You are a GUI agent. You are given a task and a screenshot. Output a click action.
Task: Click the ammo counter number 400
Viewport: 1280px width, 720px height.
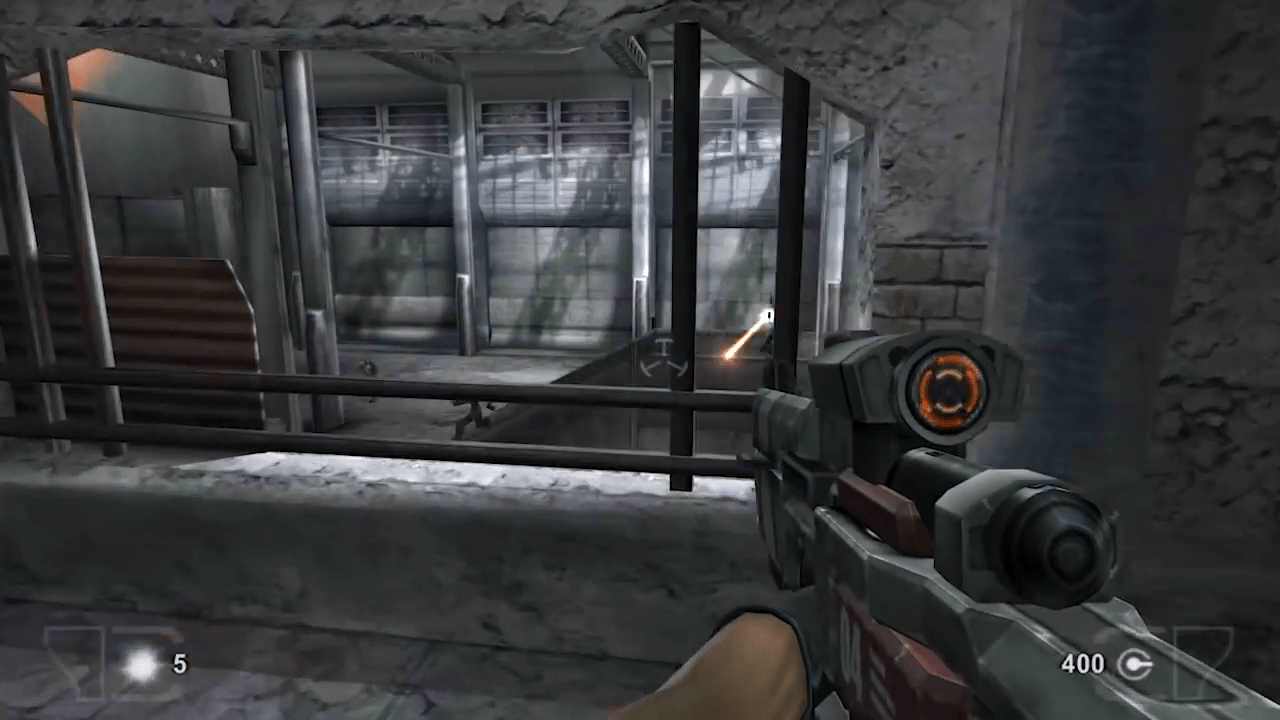(x=1083, y=663)
